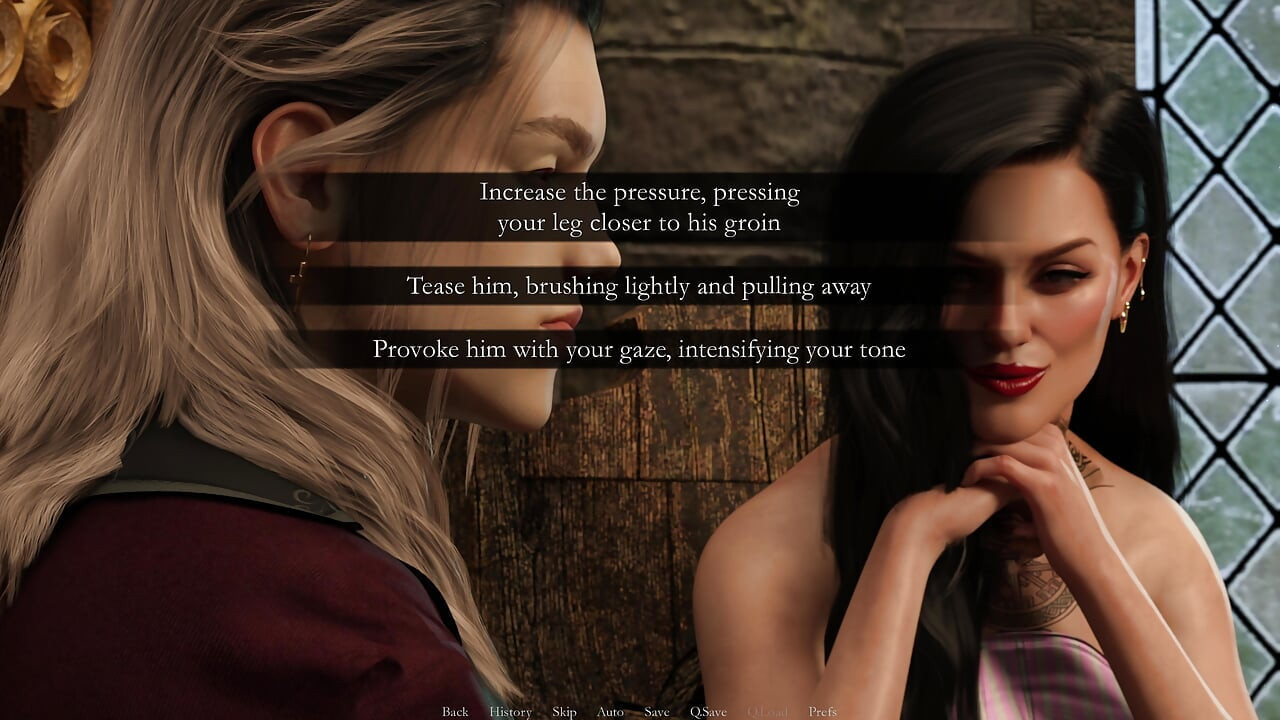Image resolution: width=1280 pixels, height=720 pixels.
Task: Activate the Skip function
Action: coord(564,712)
